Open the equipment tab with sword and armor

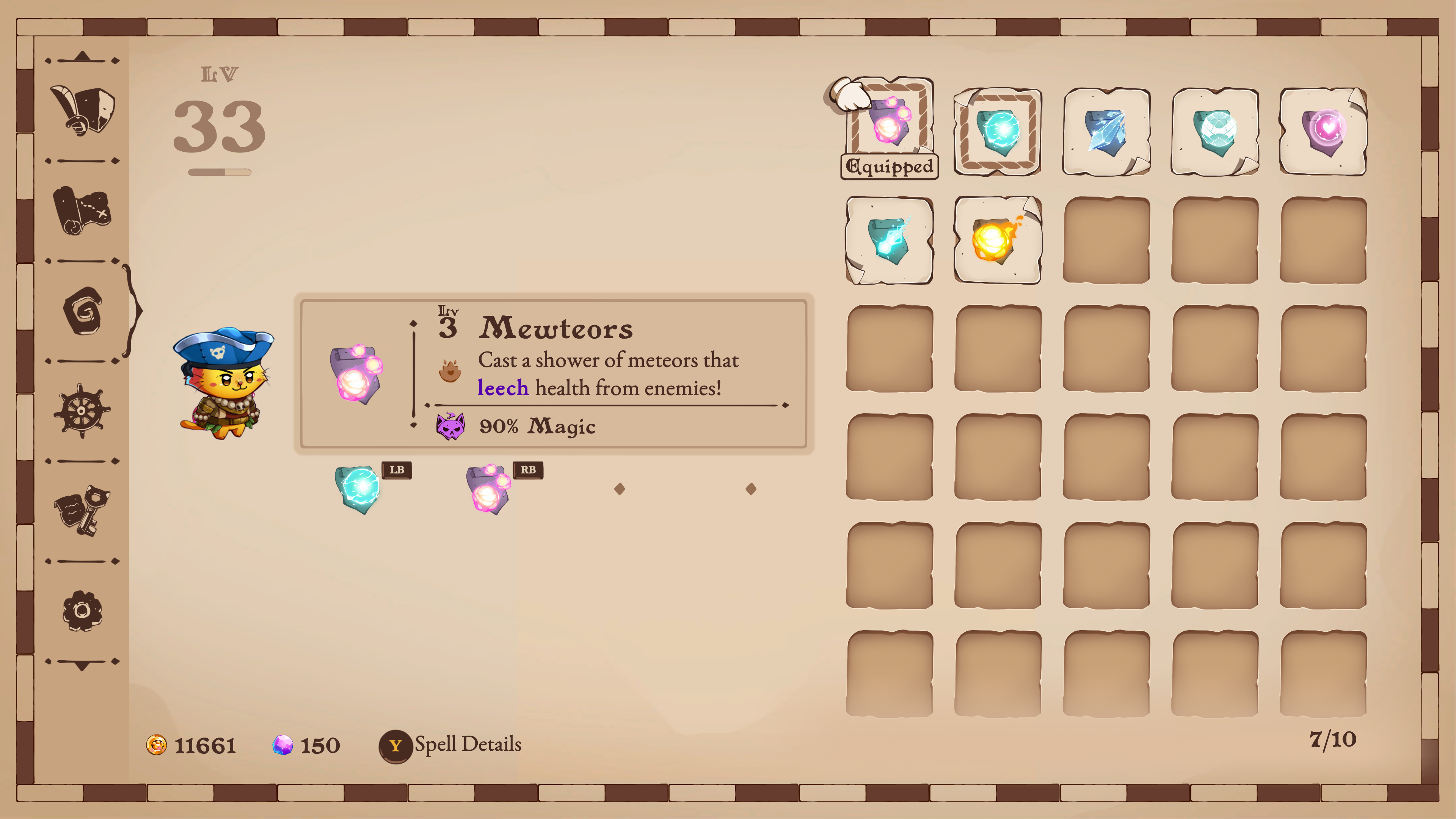coord(83,110)
